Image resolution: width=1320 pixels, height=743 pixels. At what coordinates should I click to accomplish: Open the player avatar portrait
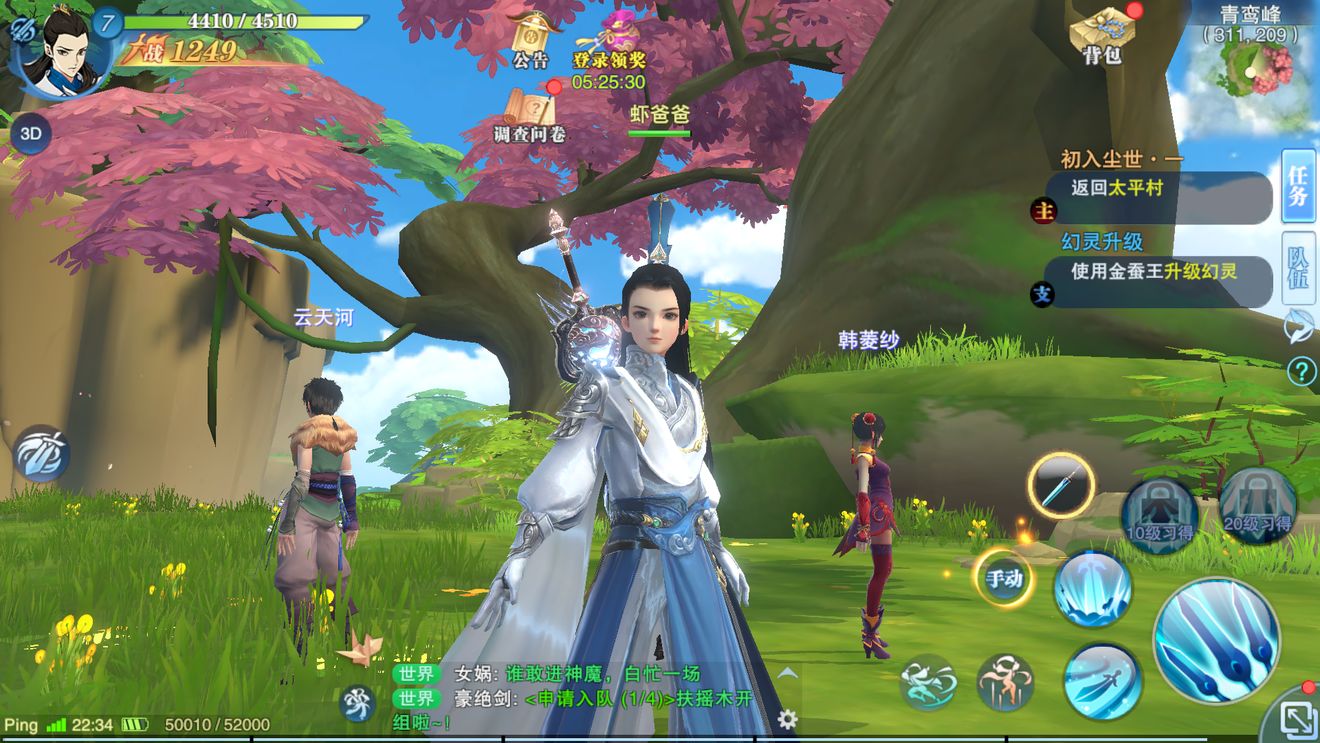[x=60, y=52]
